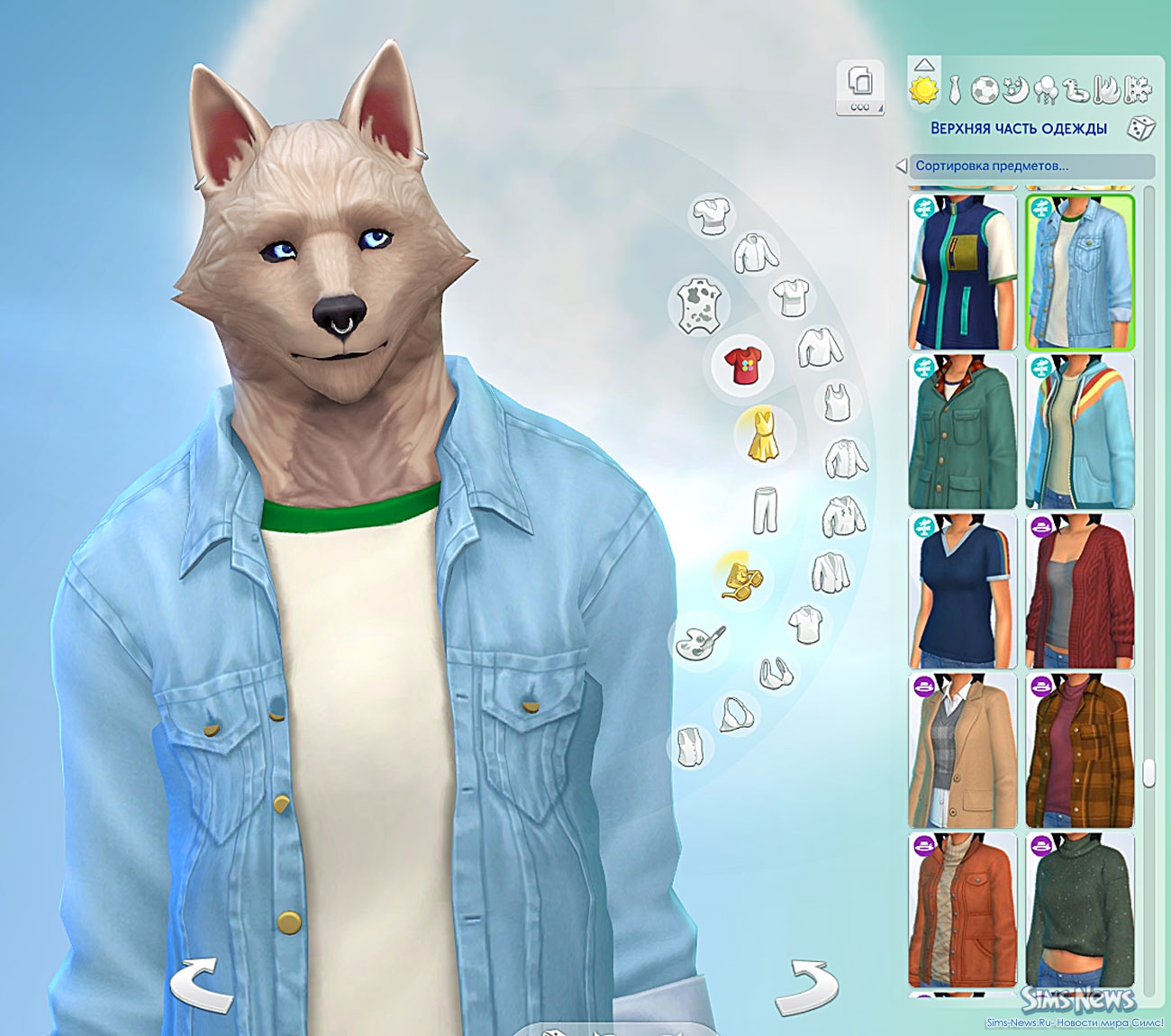Choose the brown plaid flannel shirt
1171x1036 pixels.
coord(1080,750)
